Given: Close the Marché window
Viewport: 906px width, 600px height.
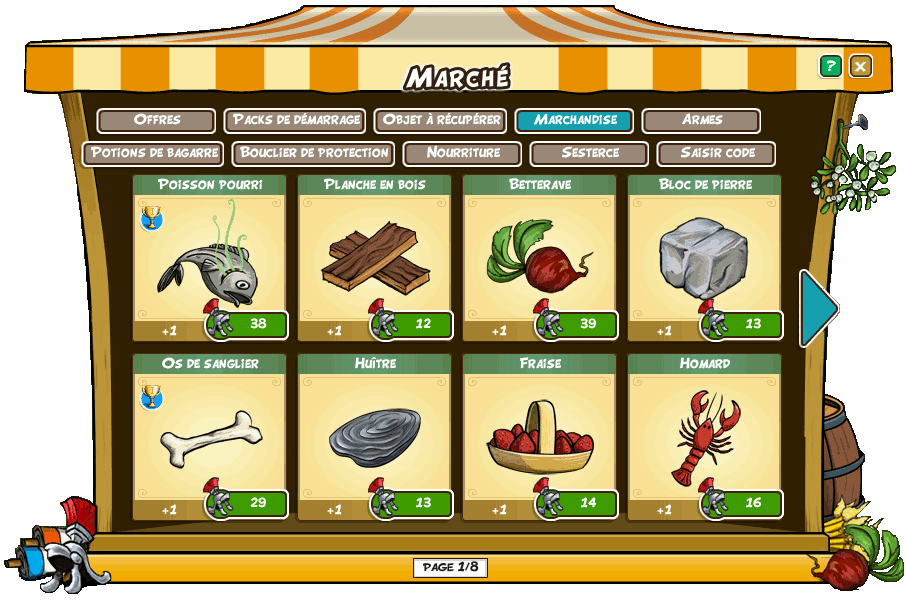Looking at the screenshot, I should (860, 66).
